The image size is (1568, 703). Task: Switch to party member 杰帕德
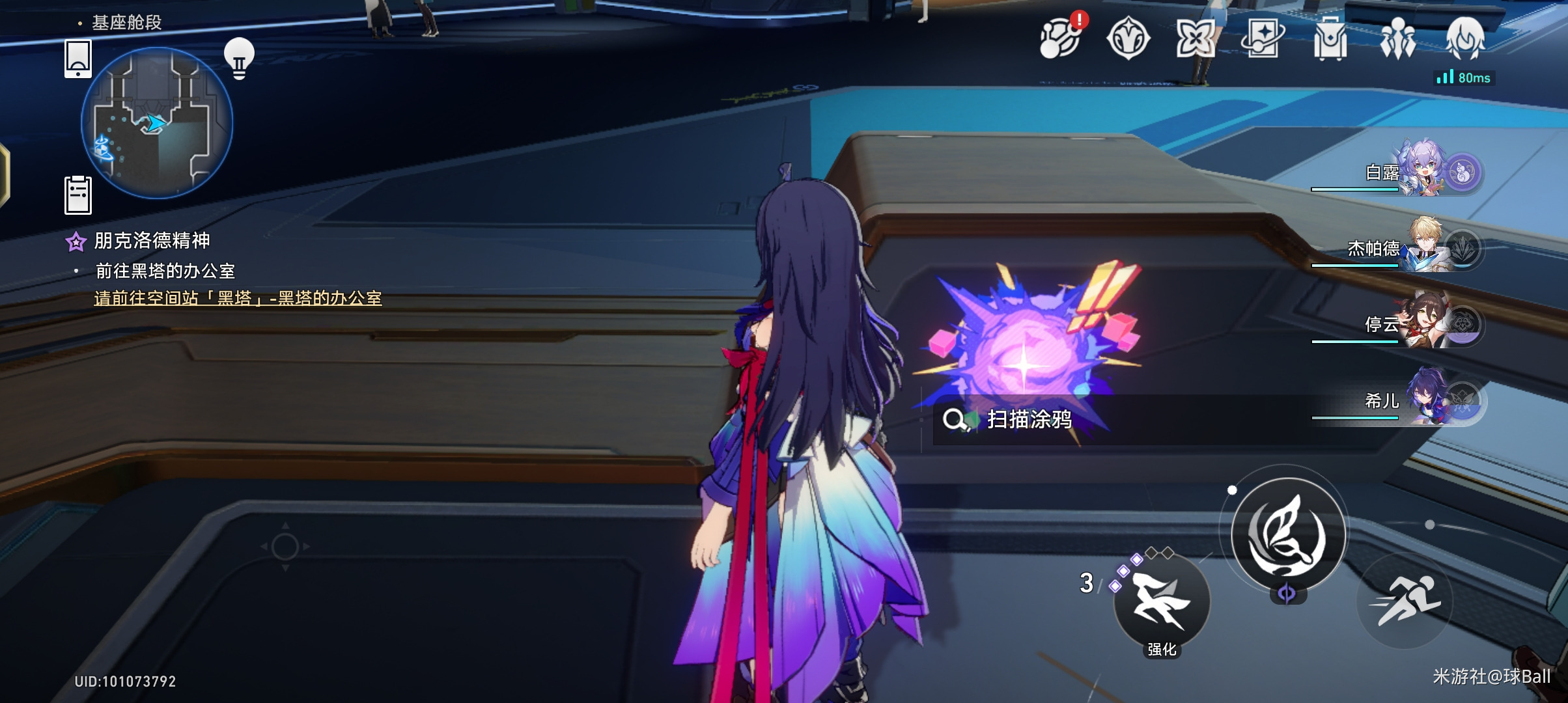1420,249
